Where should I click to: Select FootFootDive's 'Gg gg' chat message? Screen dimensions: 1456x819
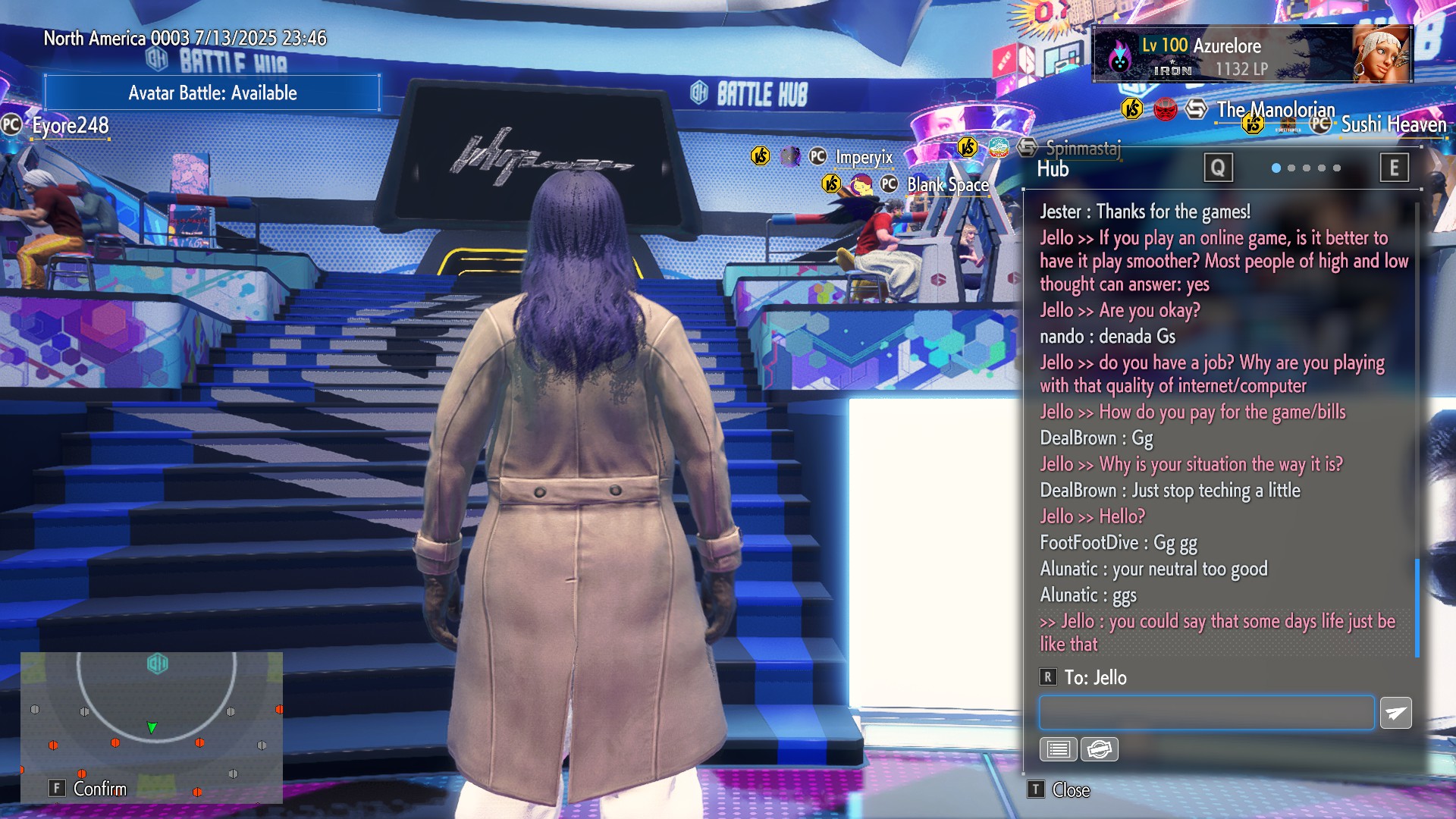tap(1119, 543)
